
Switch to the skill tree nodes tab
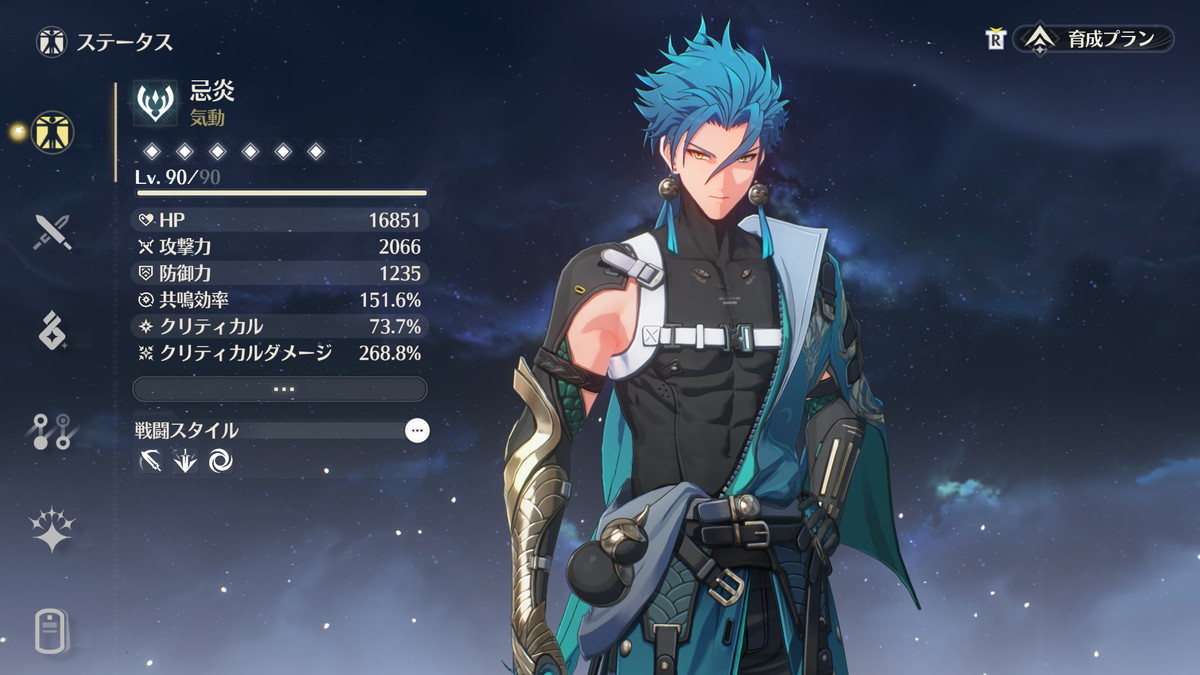[x=52, y=430]
